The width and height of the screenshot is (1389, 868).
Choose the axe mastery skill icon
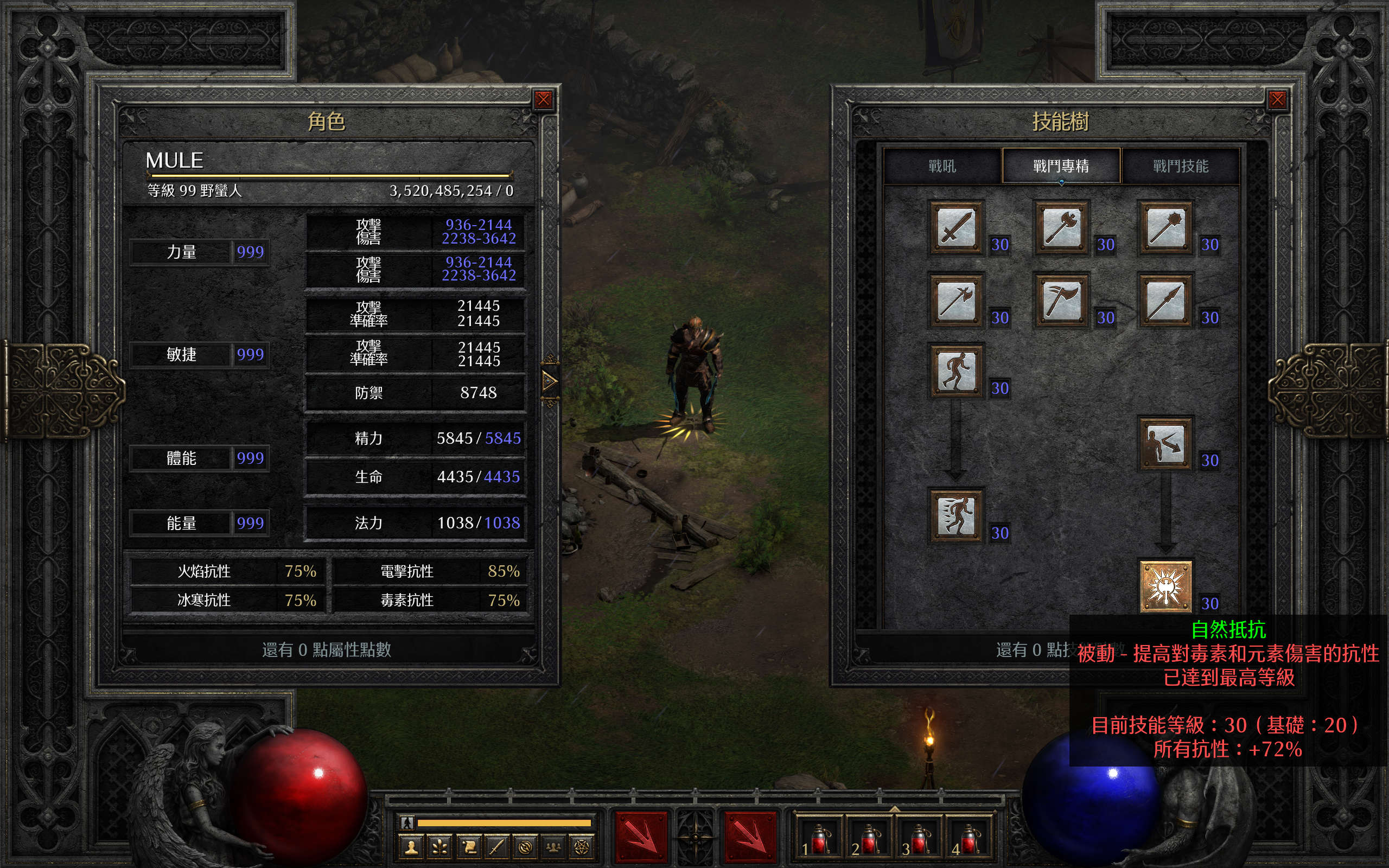coord(1061,227)
